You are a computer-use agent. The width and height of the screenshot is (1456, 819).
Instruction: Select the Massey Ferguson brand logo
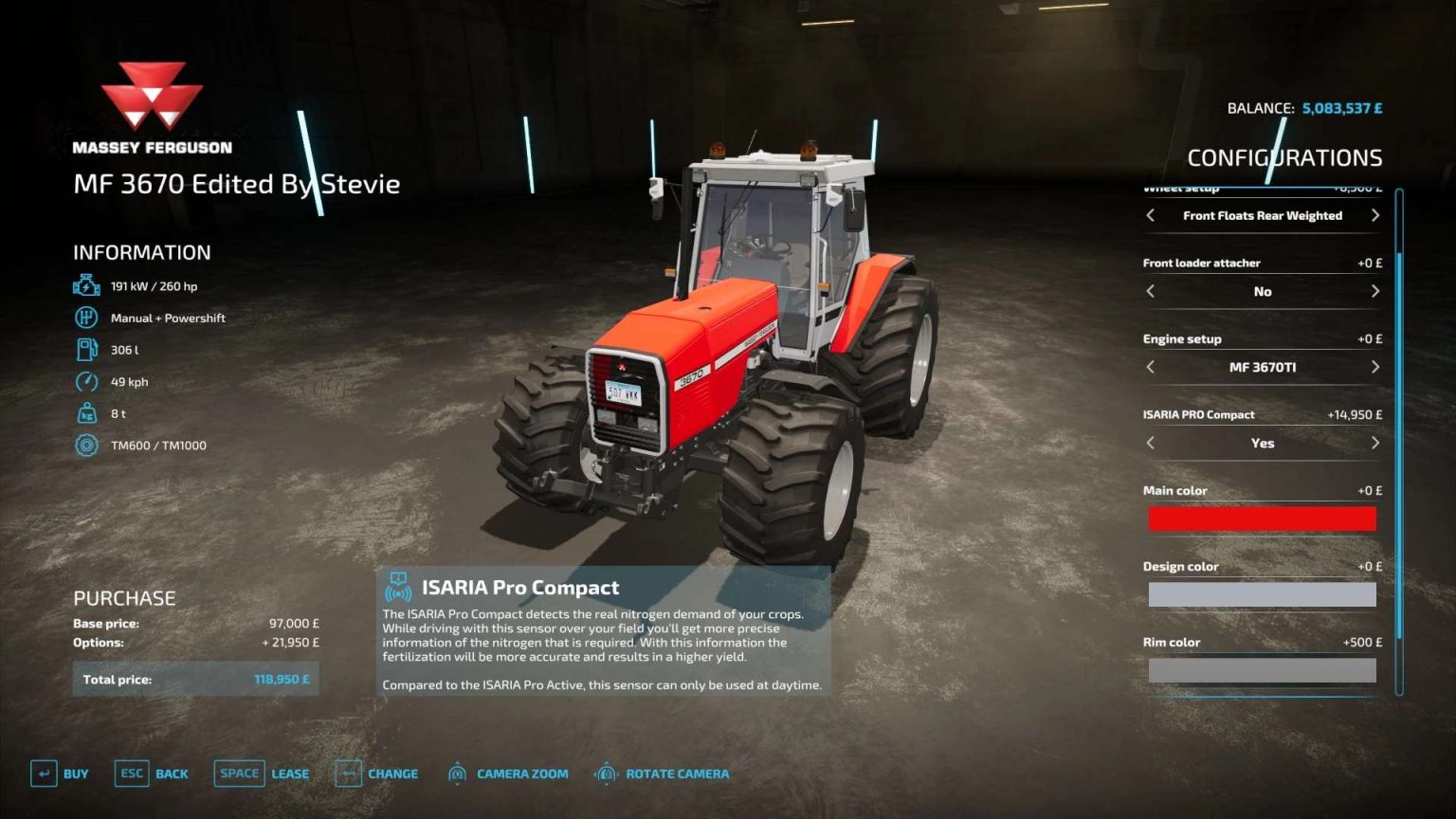152,95
